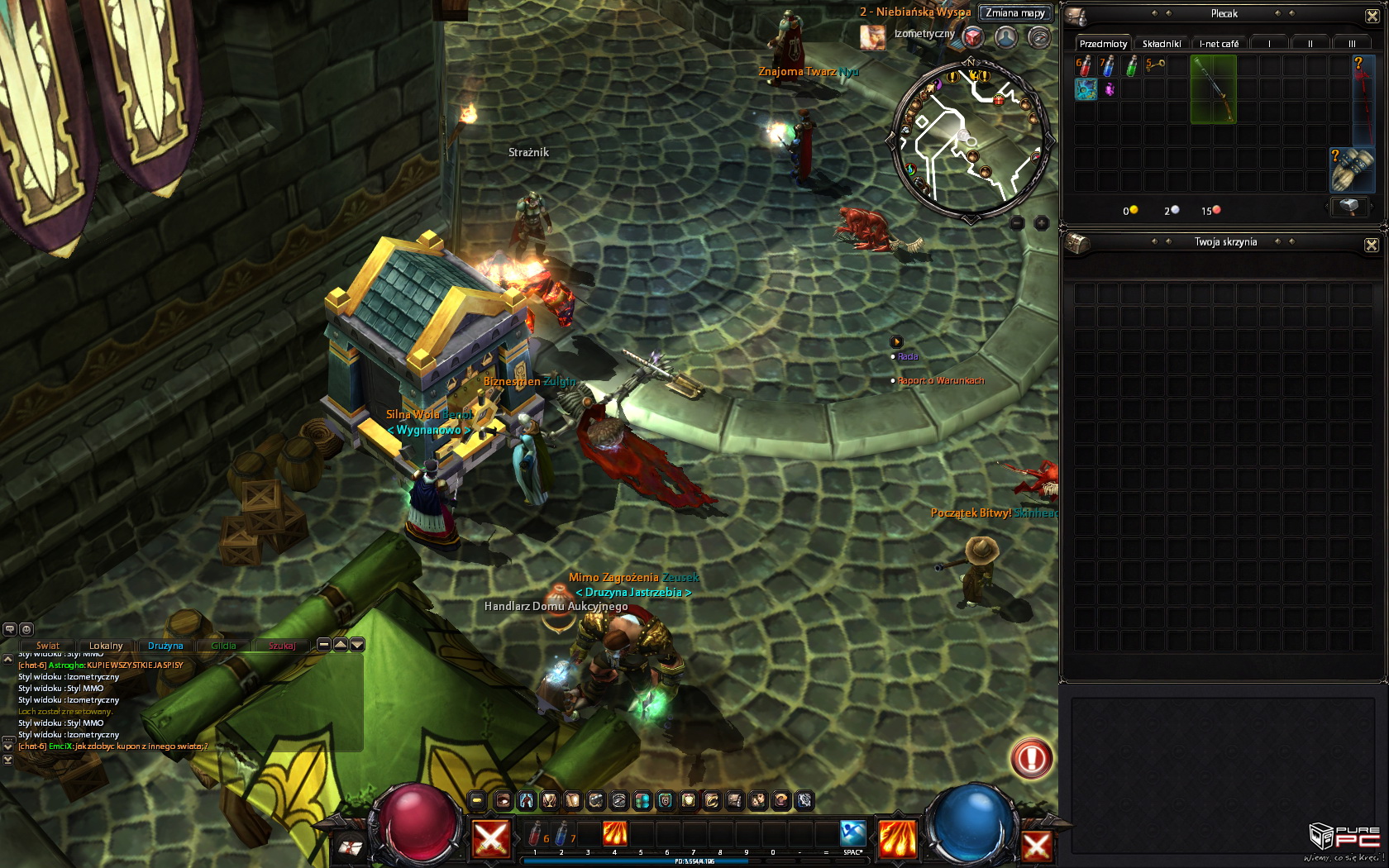Open the emoticon smiley menu in chat
Screen dimensions: 1389x868
pos(26,629)
